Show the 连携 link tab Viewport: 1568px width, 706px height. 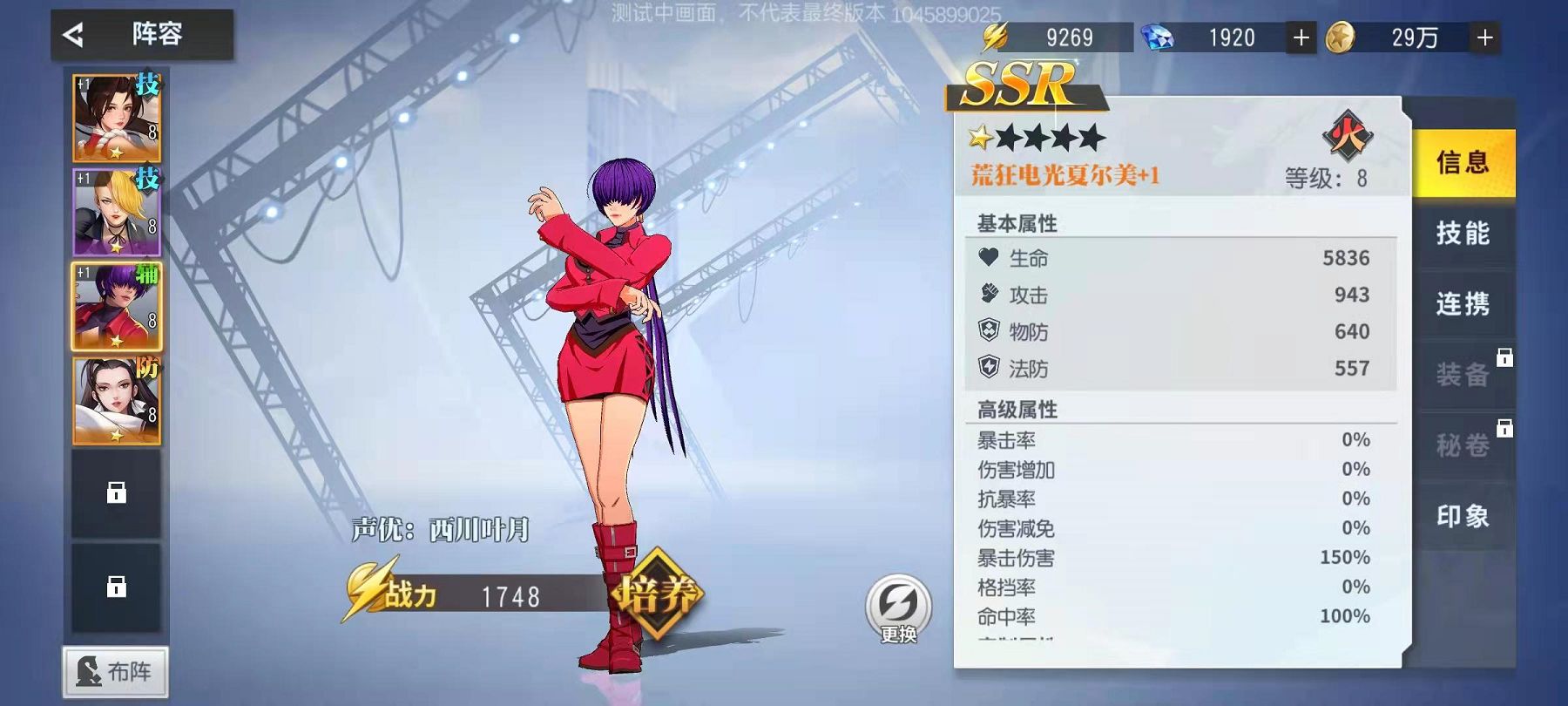coord(1463,304)
